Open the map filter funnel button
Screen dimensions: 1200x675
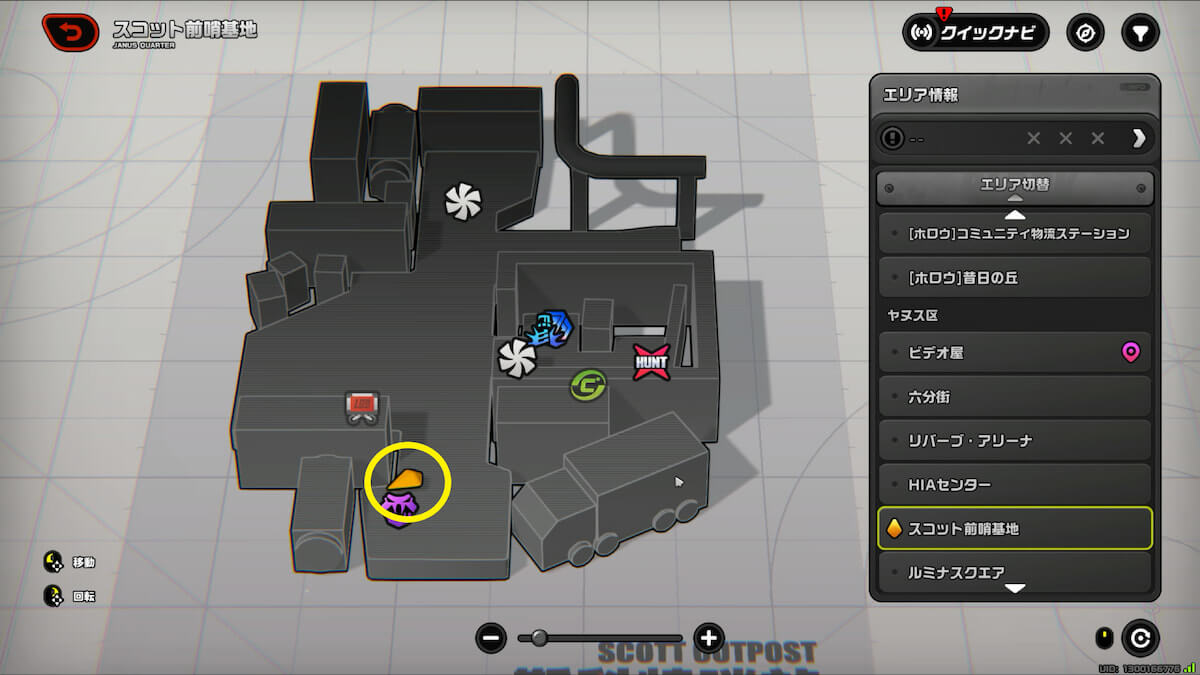(x=1139, y=33)
